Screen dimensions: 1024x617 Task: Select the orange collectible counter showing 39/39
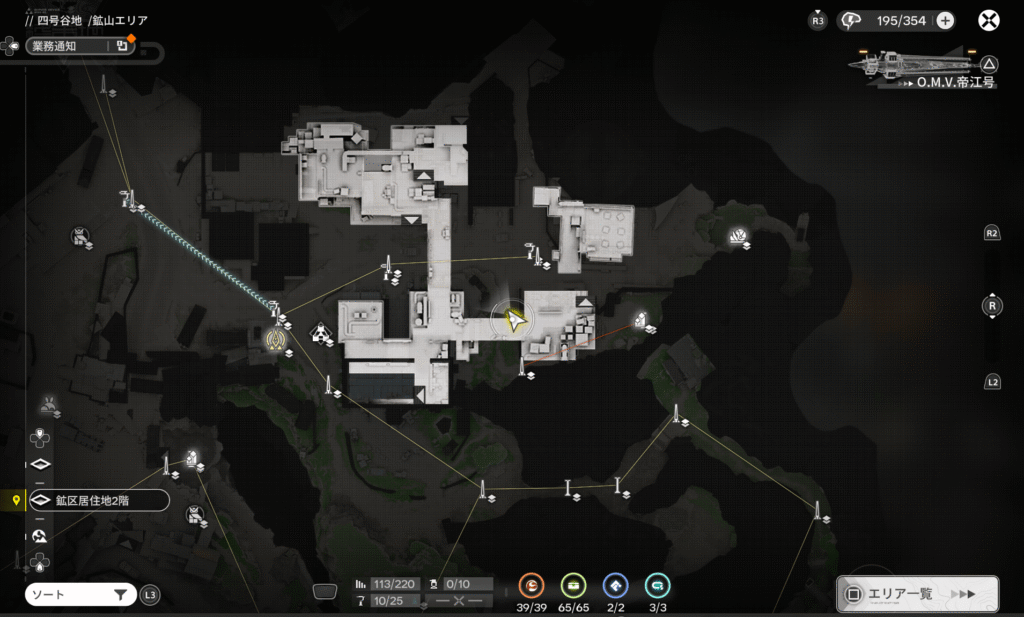click(x=532, y=586)
